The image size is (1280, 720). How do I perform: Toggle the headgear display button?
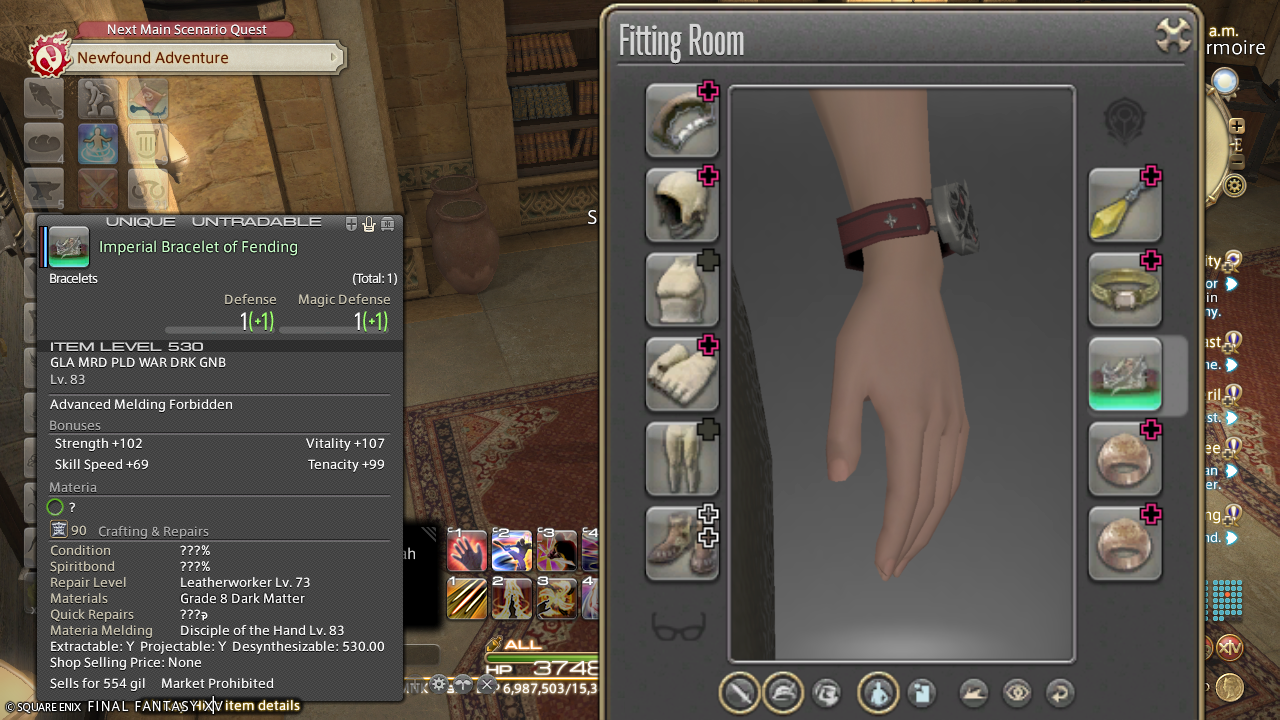click(783, 692)
